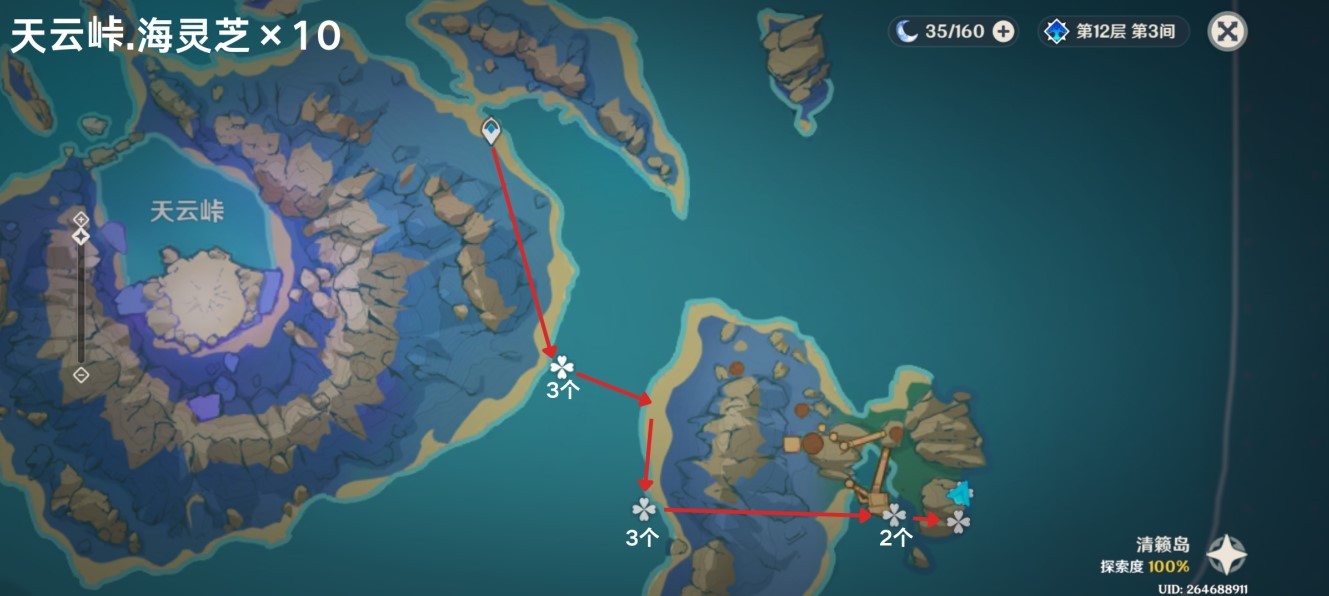
Task: Add resin with the plus button
Action: pos(1003,32)
